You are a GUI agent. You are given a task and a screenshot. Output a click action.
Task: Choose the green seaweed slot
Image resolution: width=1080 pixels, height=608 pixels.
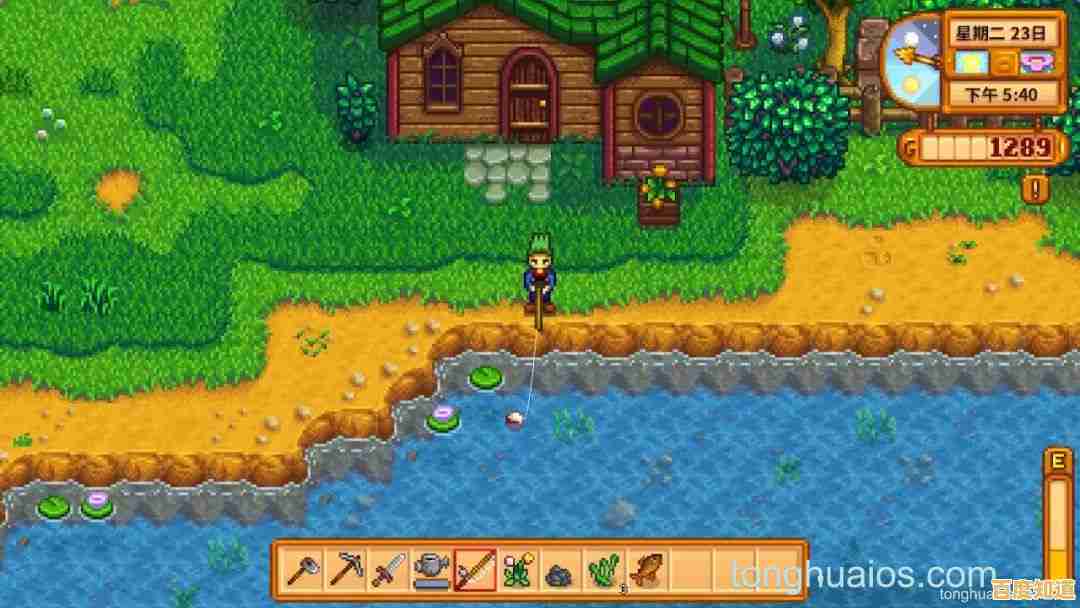(603, 571)
